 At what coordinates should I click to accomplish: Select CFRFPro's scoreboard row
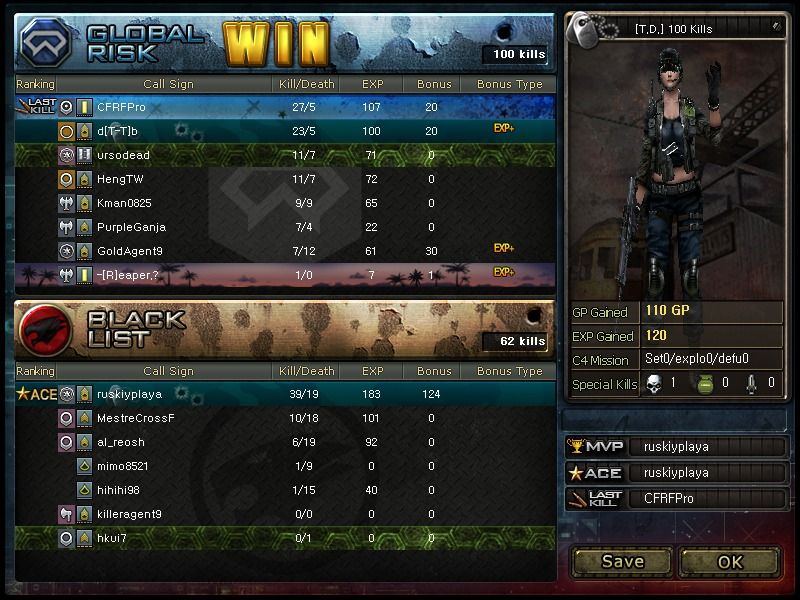pyautogui.click(x=285, y=107)
